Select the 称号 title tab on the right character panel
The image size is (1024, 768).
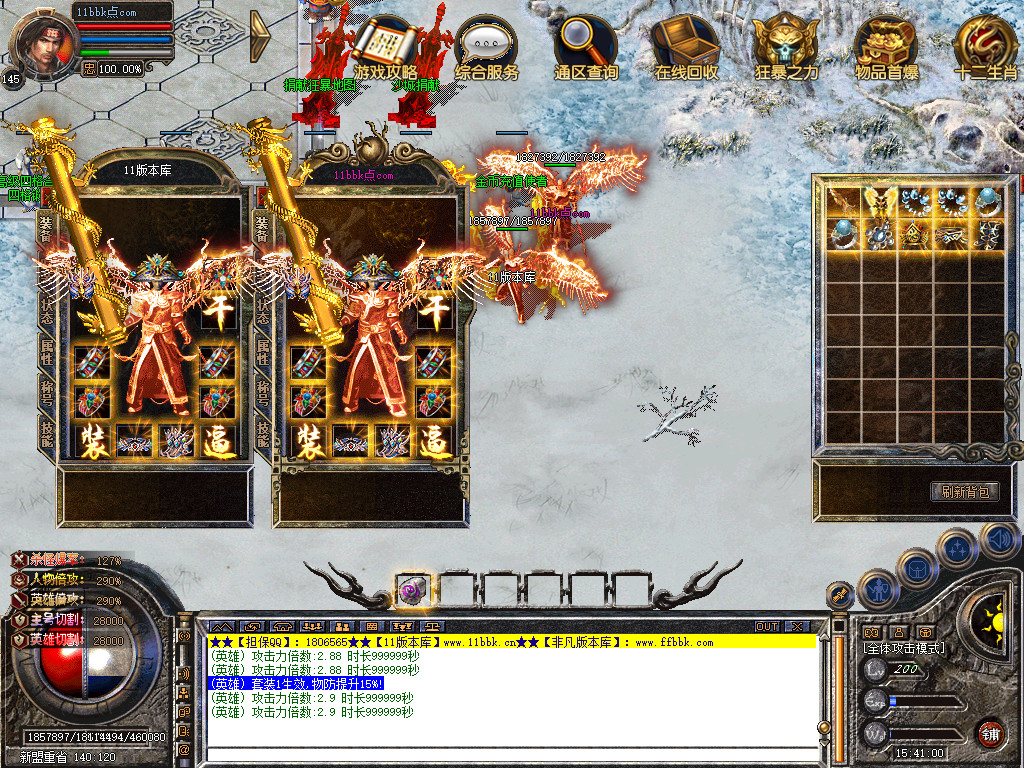pyautogui.click(x=263, y=388)
